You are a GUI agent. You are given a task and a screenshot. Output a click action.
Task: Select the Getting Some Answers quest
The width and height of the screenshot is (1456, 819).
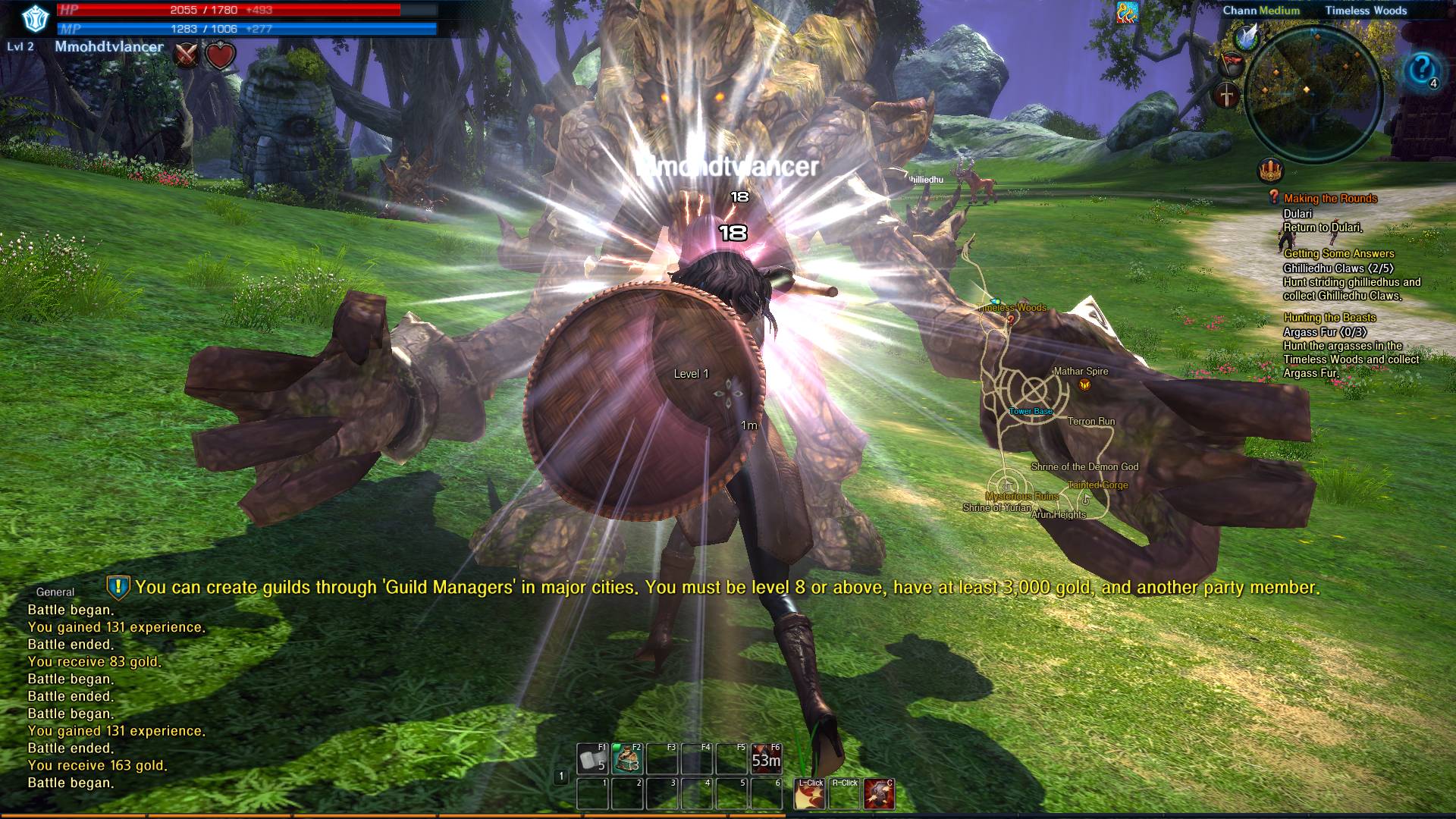pos(1338,254)
